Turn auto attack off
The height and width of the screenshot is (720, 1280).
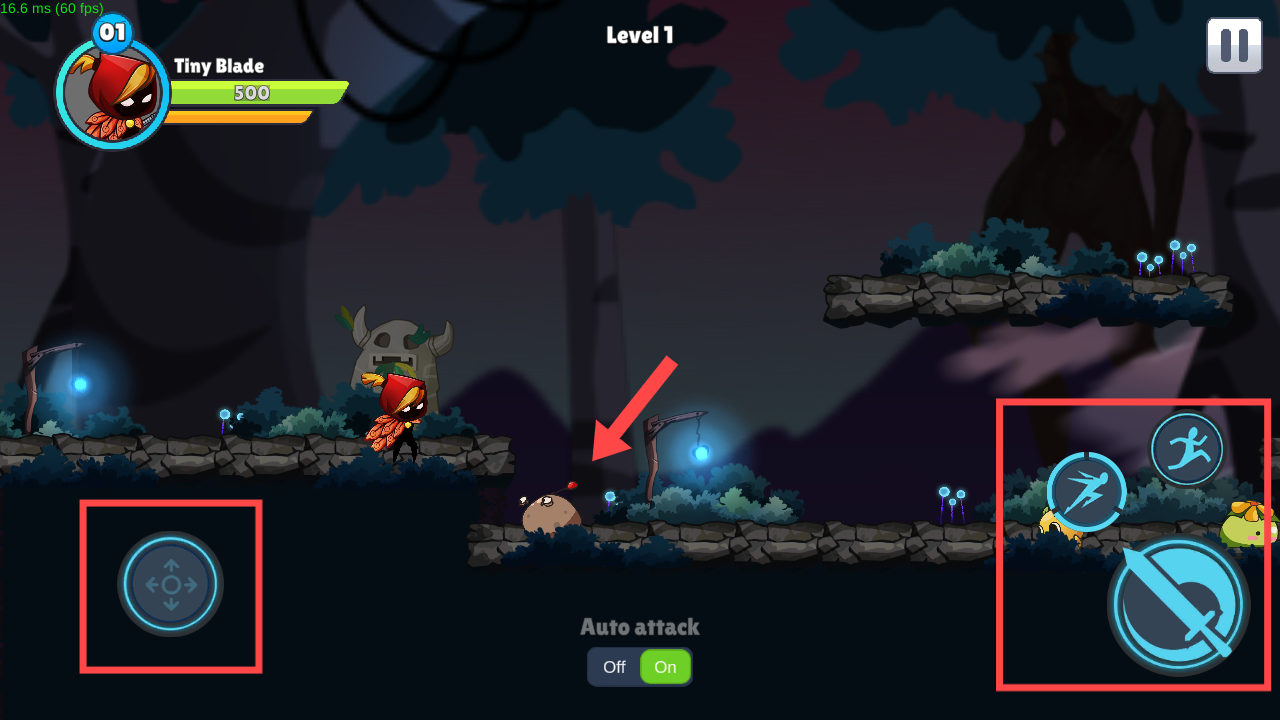coord(614,667)
